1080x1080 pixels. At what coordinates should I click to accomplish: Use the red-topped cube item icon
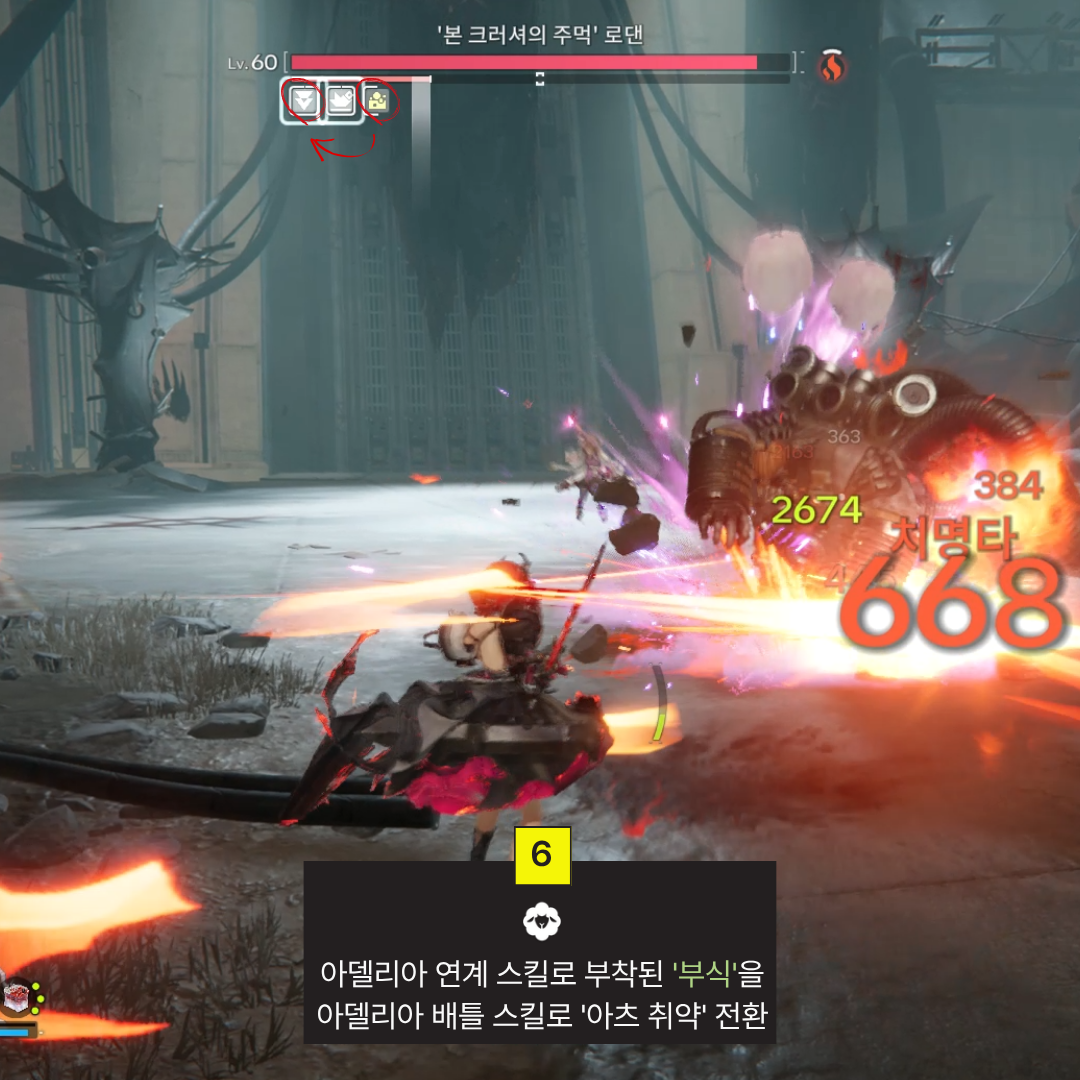[18, 997]
